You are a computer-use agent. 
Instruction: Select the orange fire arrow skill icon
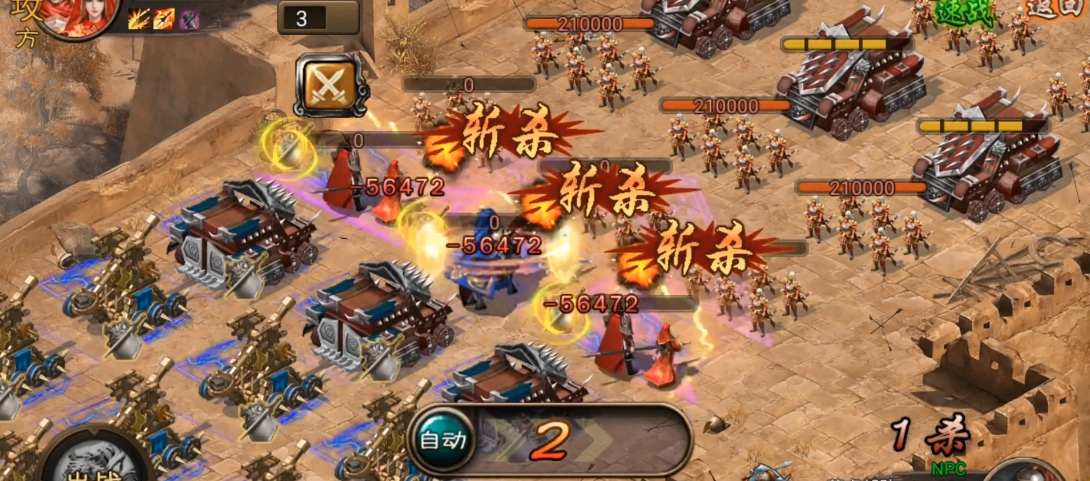click(164, 18)
